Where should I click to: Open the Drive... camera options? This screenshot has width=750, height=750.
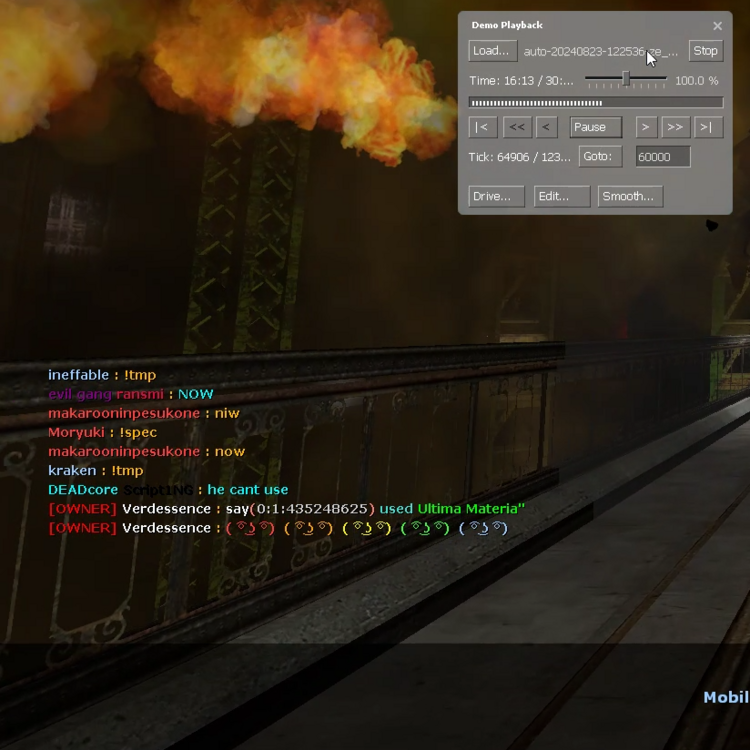[x=496, y=196]
